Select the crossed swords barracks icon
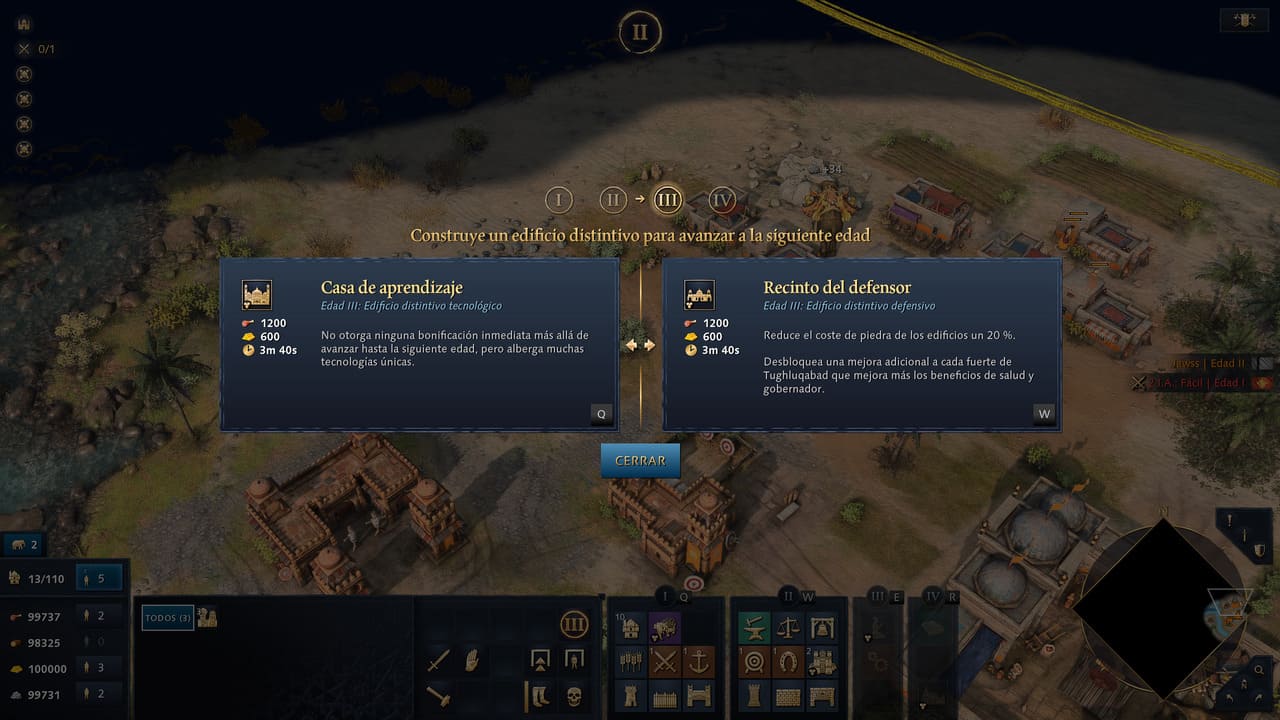Screen dimensions: 1280x720 tap(665, 661)
